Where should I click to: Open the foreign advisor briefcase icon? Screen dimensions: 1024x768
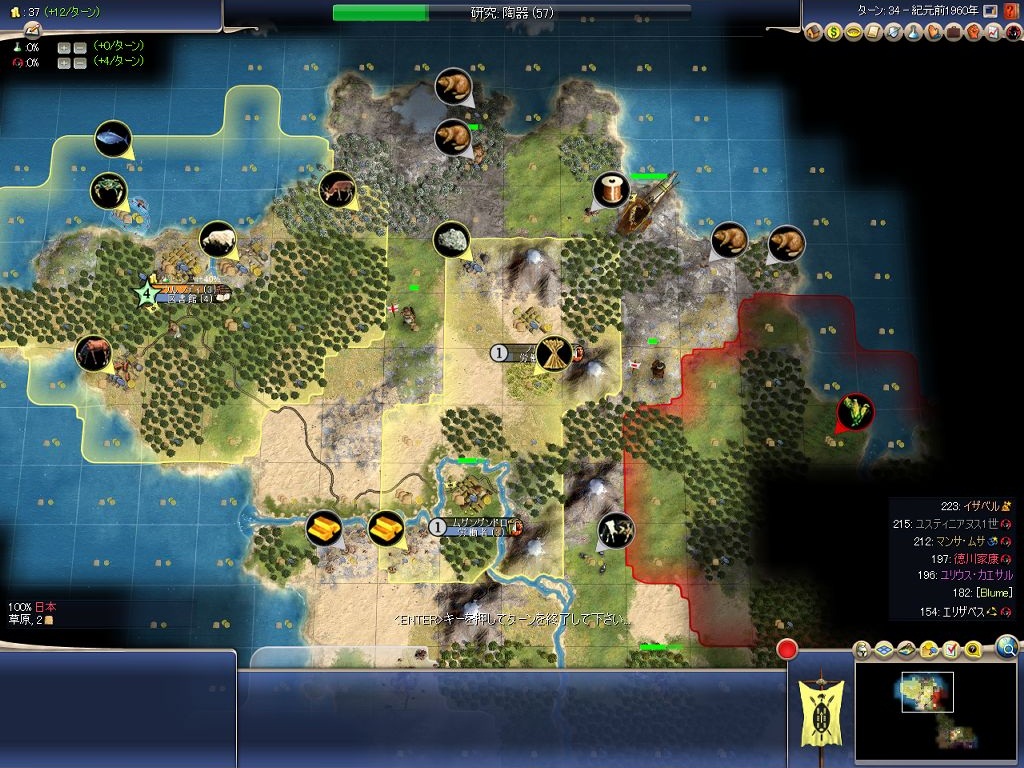click(x=953, y=33)
